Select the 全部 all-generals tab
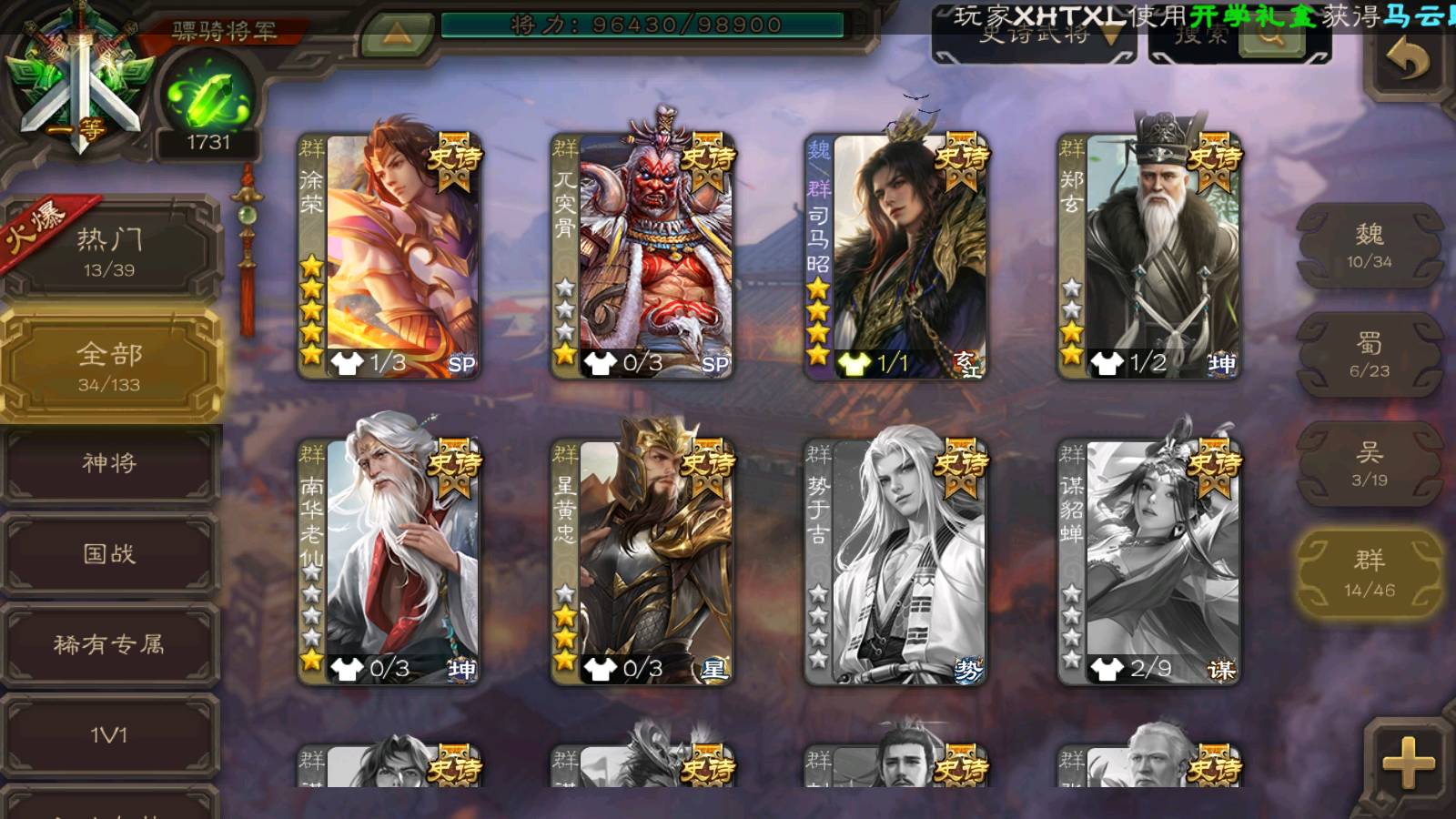Image resolution: width=1456 pixels, height=819 pixels. click(109, 366)
